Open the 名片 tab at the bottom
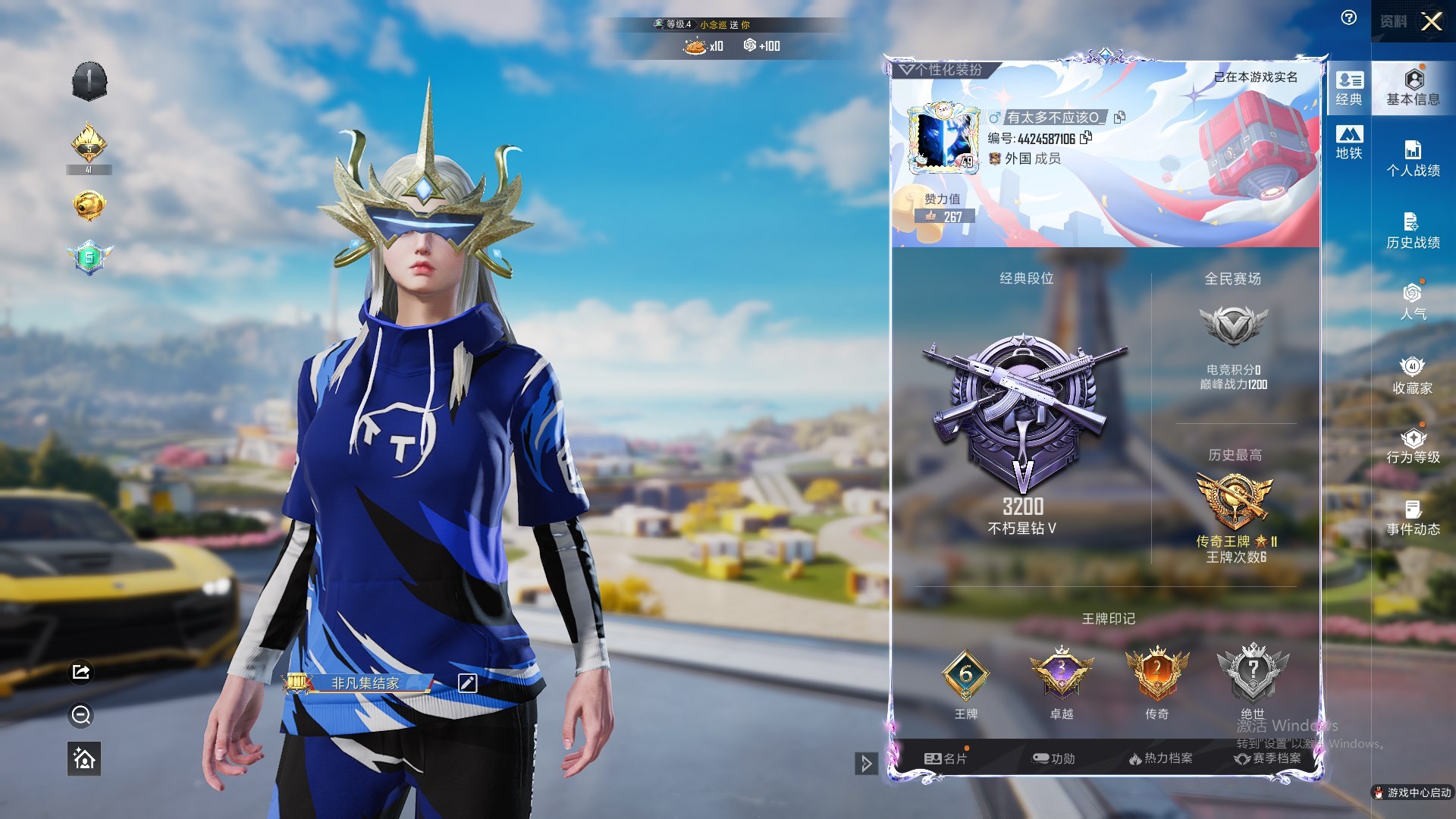 pos(945,758)
